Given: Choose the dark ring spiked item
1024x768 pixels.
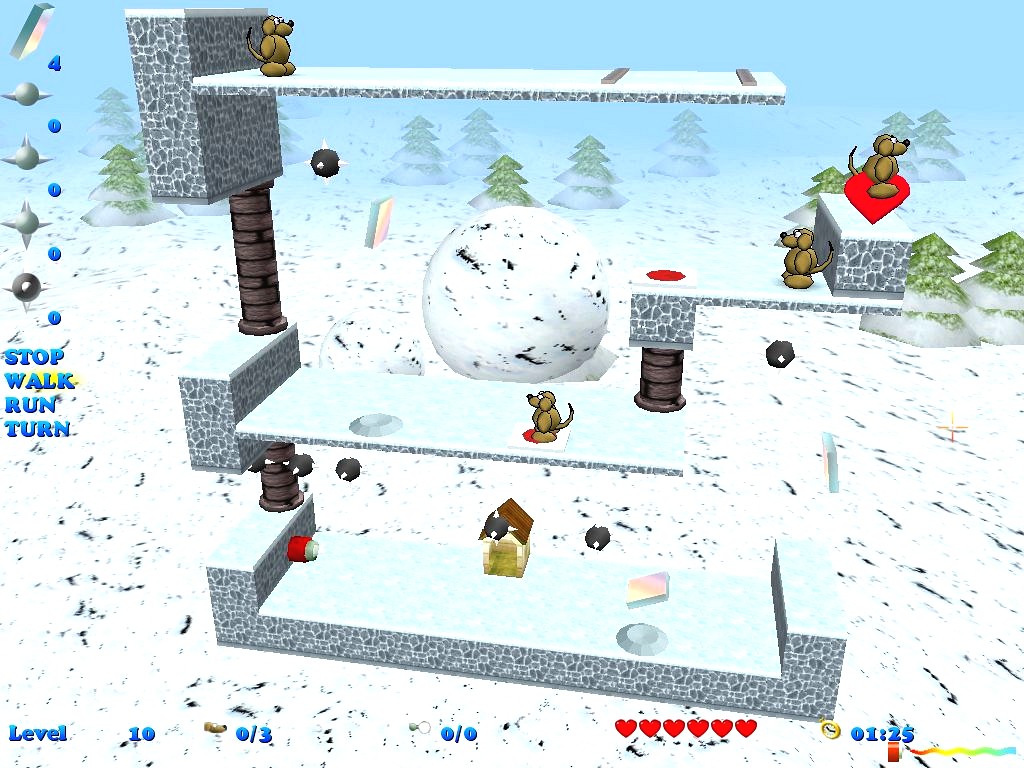Looking at the screenshot, I should point(27,287).
